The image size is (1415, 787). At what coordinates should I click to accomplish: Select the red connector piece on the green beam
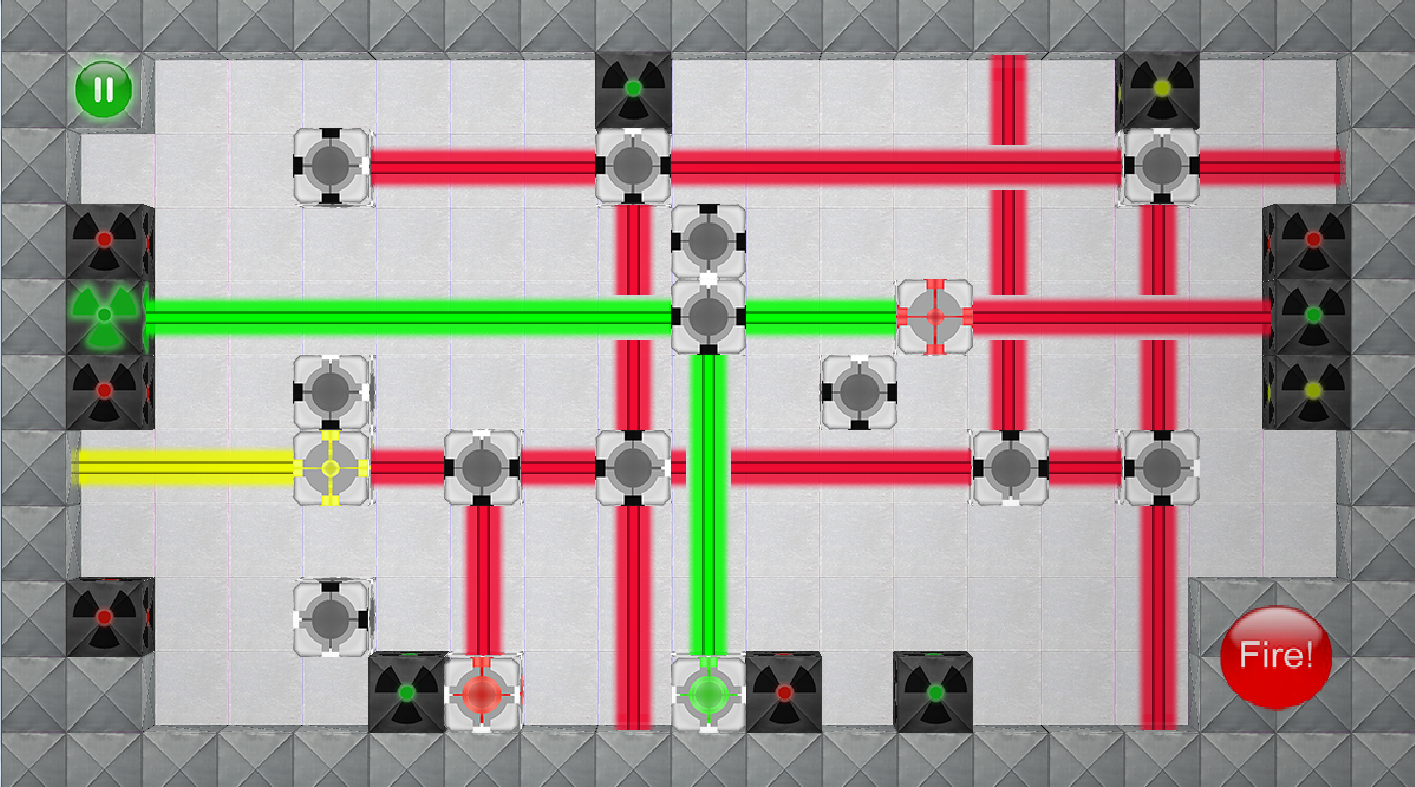pos(935,315)
